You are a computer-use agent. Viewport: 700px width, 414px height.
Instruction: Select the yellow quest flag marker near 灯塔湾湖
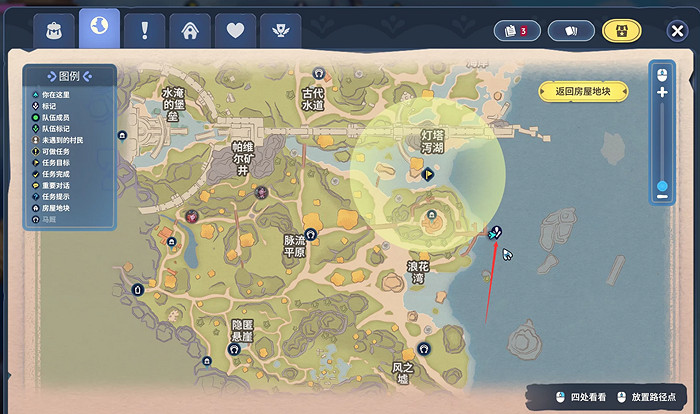tap(428, 173)
